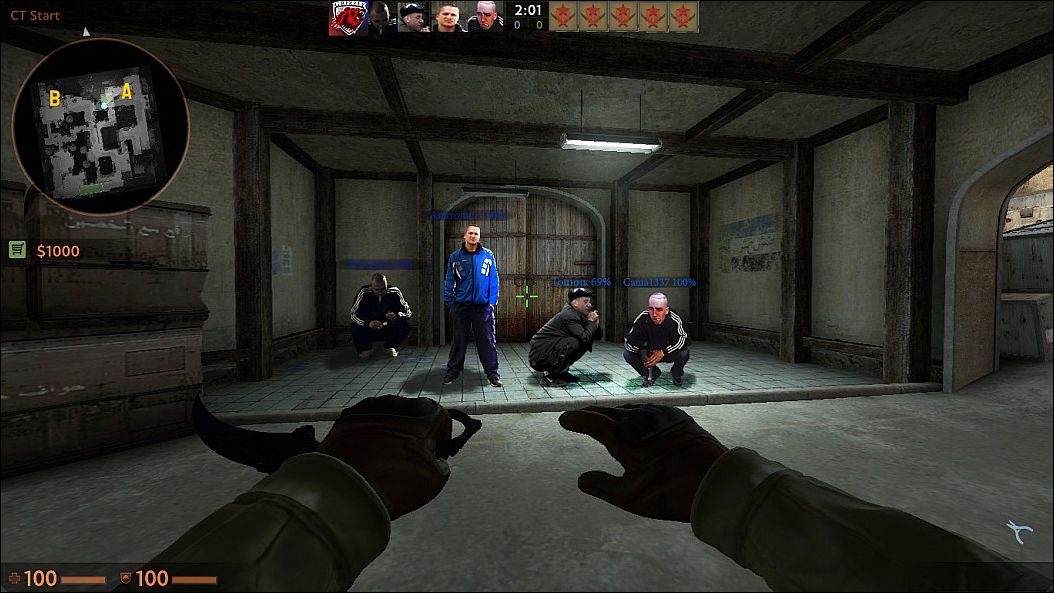Viewport: 1054px width, 593px height.
Task: Select the player avatar wearing a flat cap
Action: pos(413,17)
